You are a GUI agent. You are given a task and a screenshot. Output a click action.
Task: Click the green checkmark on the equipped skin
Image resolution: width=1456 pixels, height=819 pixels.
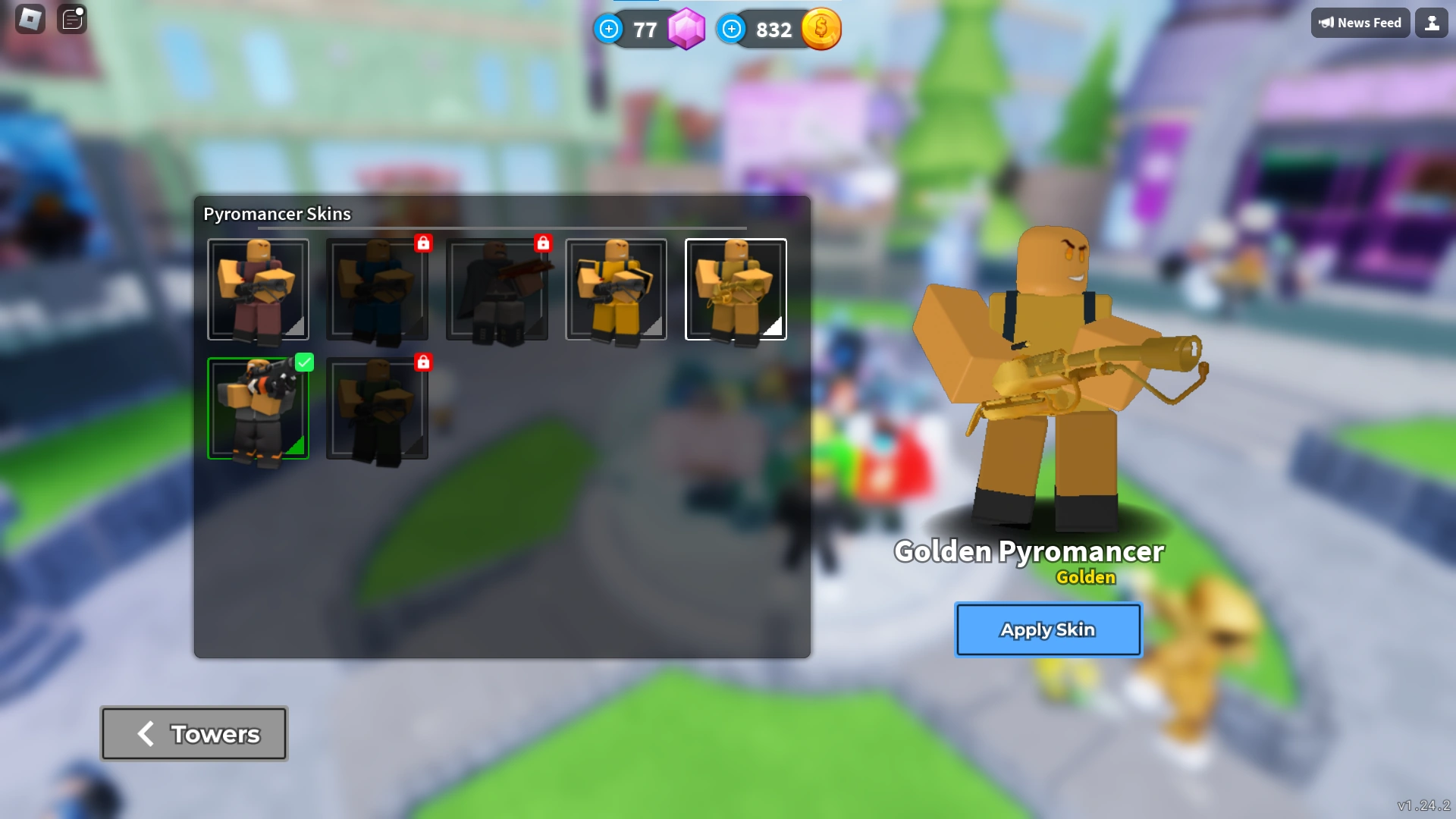click(x=305, y=362)
